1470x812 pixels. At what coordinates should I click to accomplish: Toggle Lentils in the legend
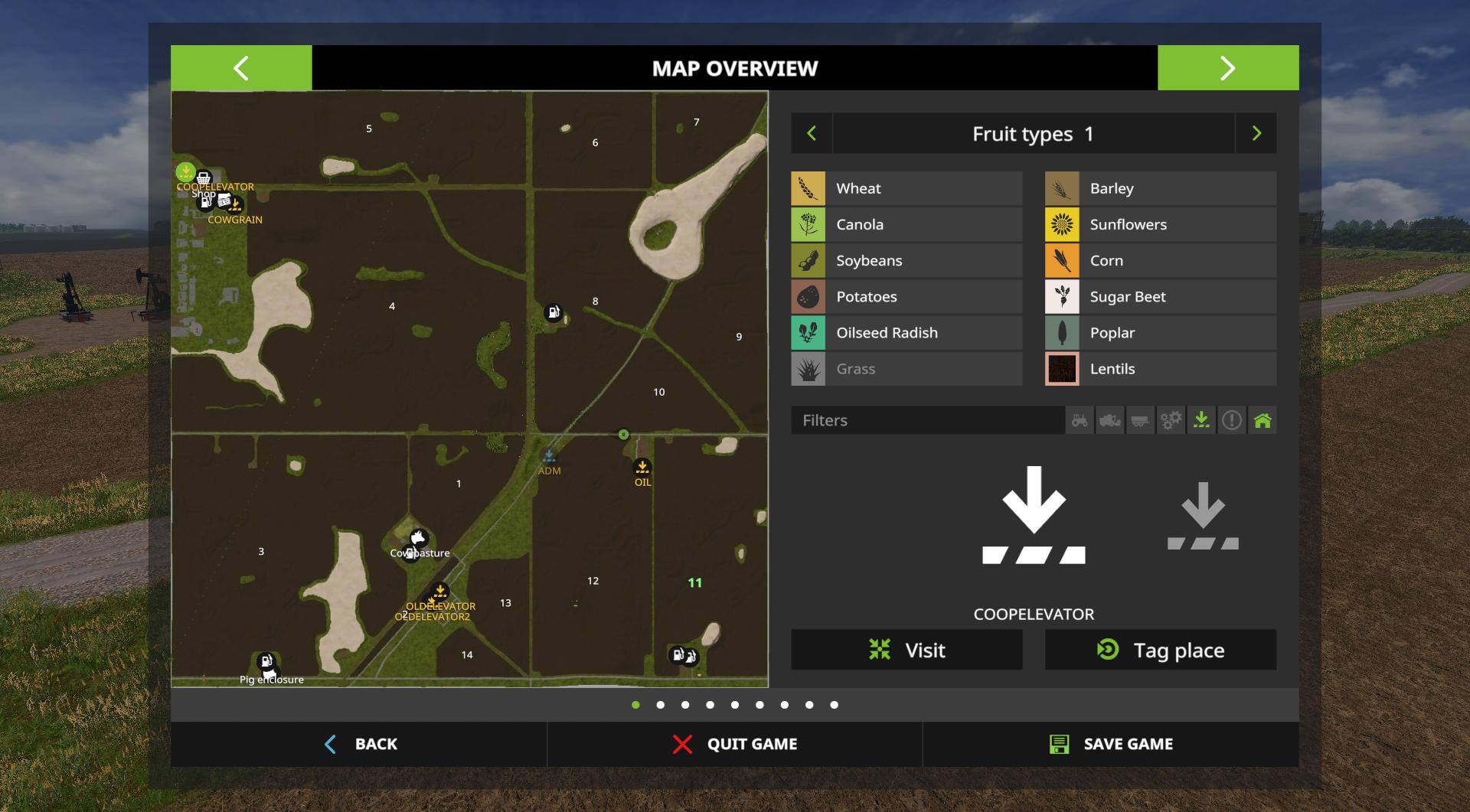click(1160, 369)
